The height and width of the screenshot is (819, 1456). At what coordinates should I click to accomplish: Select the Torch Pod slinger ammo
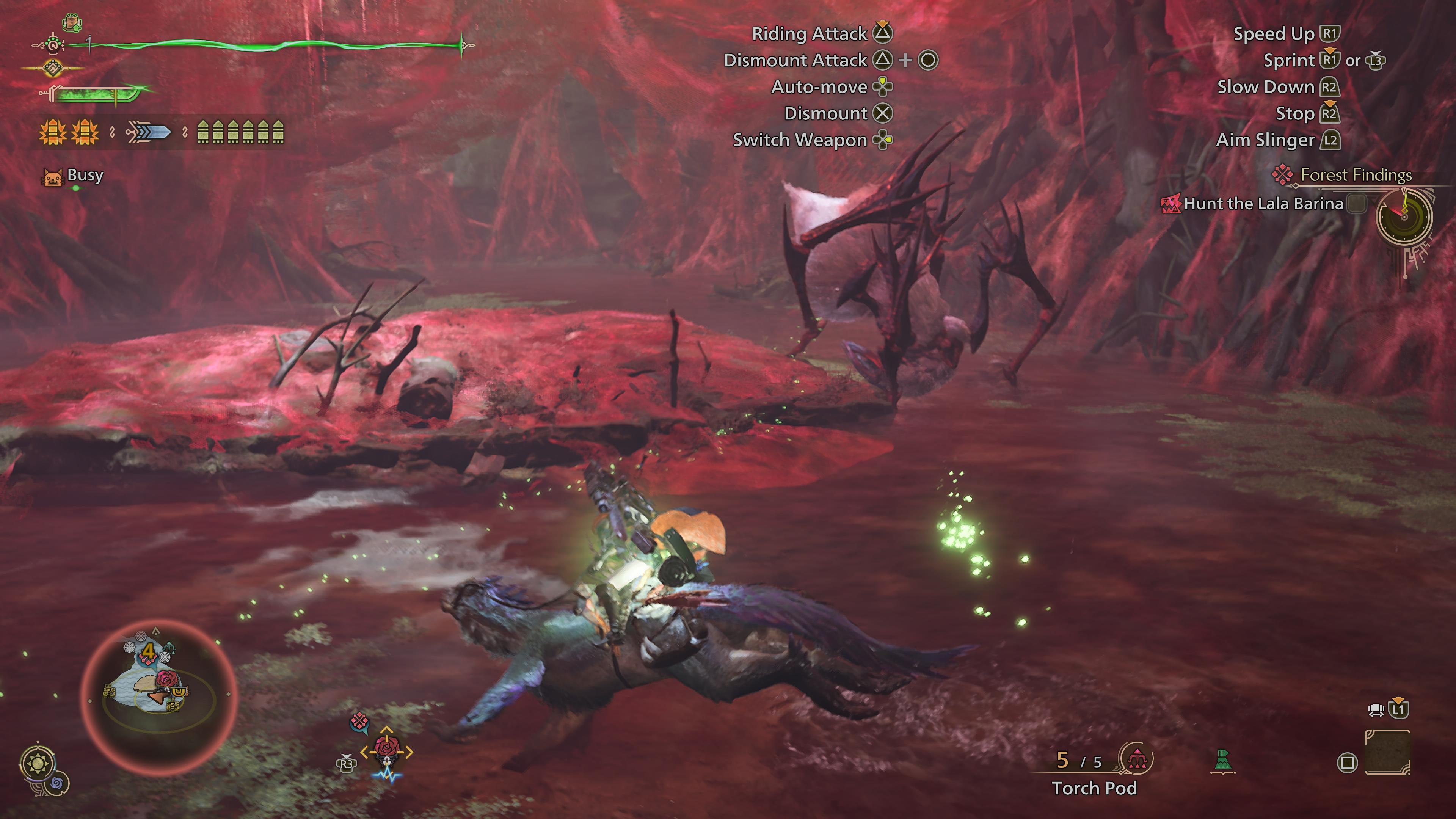coord(1094,788)
